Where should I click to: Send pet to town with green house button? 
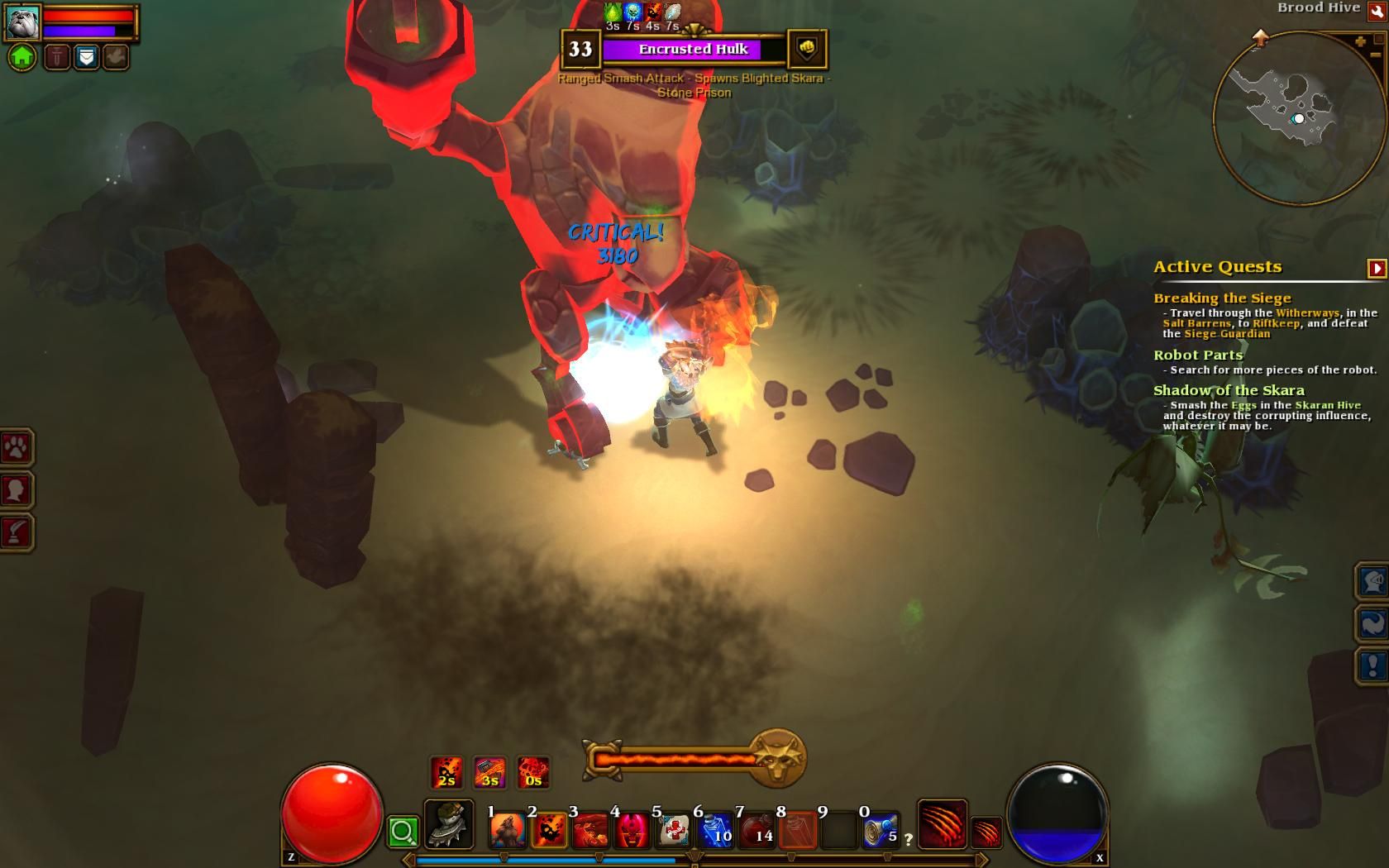point(22,57)
